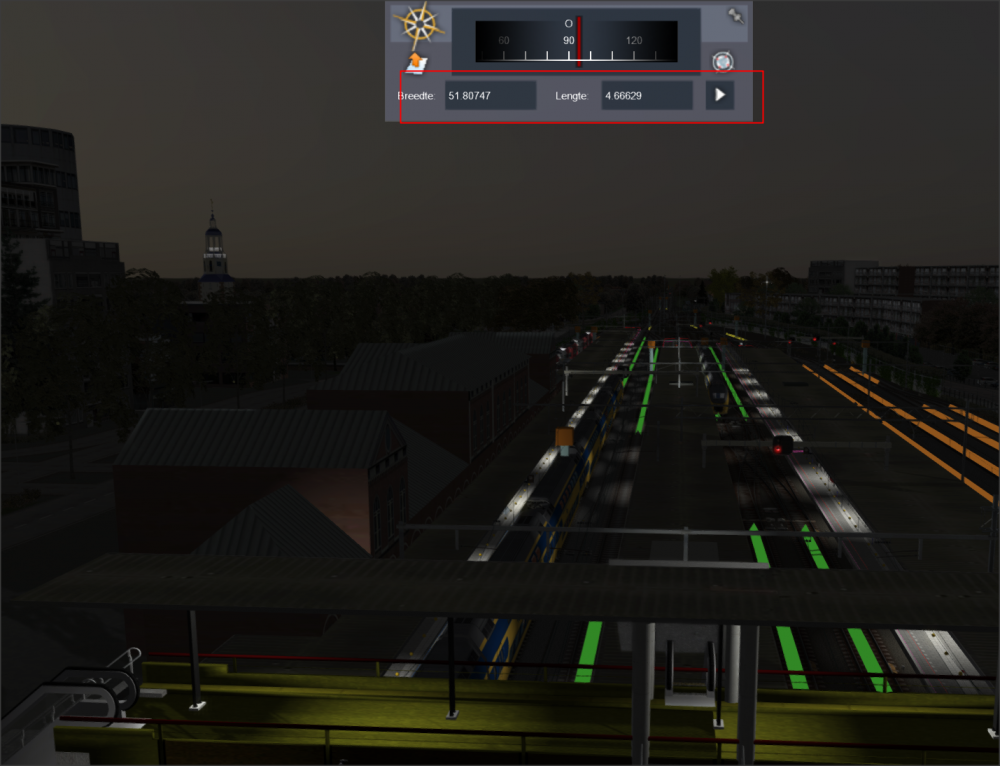Select the Breedte latitude input field
This screenshot has height=766, width=1000.
click(x=490, y=96)
